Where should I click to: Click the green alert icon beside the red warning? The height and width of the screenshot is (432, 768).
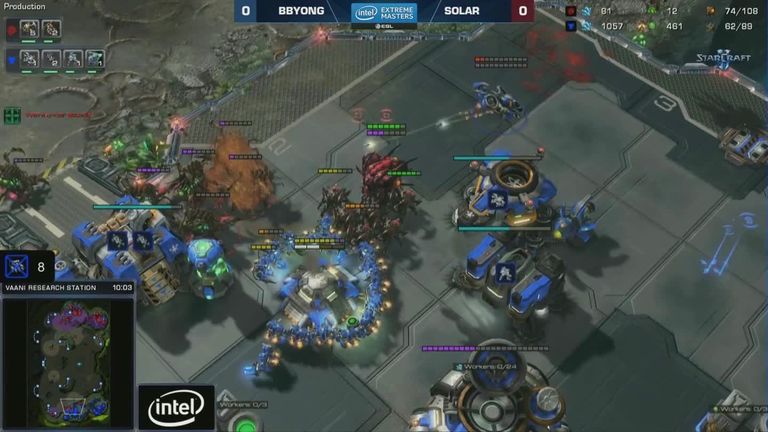tap(13, 115)
